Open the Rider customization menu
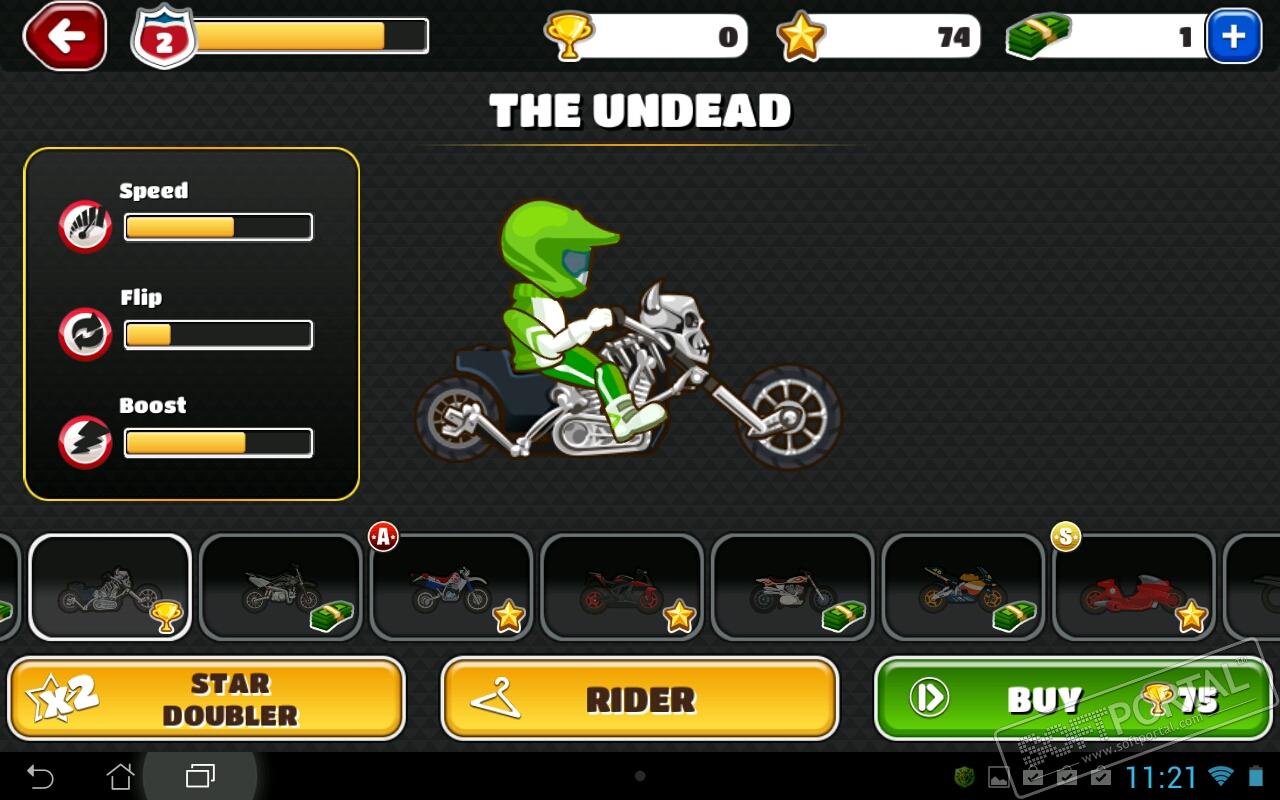 (640, 699)
